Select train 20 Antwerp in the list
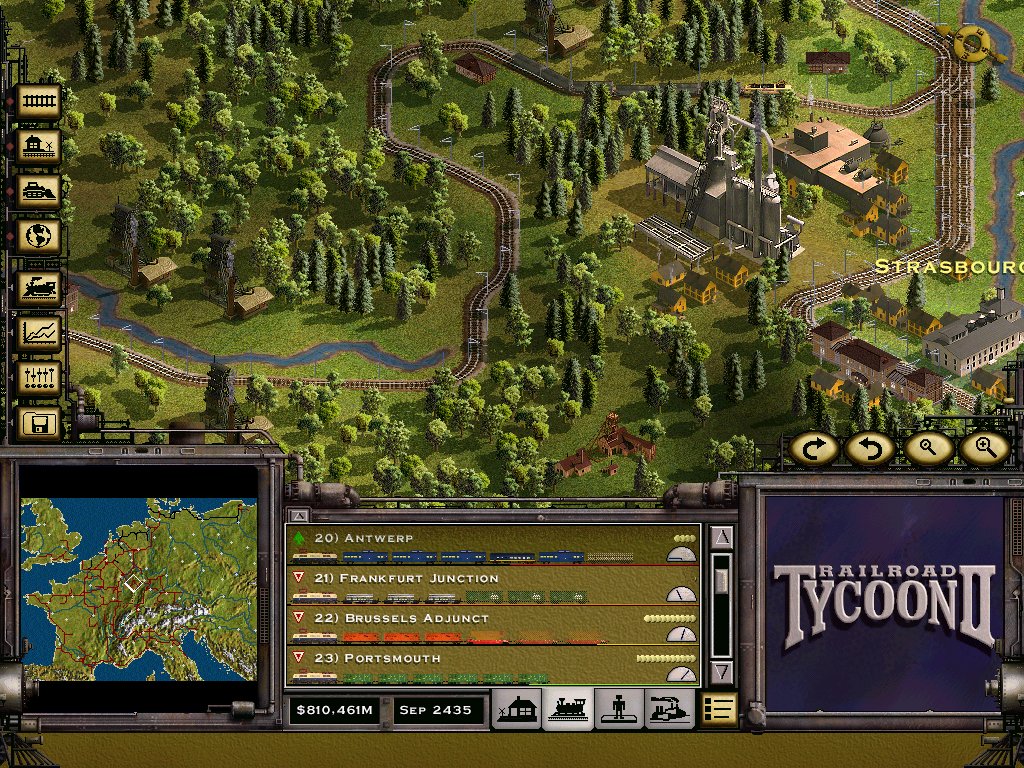The height and width of the screenshot is (768, 1024). tap(480, 545)
